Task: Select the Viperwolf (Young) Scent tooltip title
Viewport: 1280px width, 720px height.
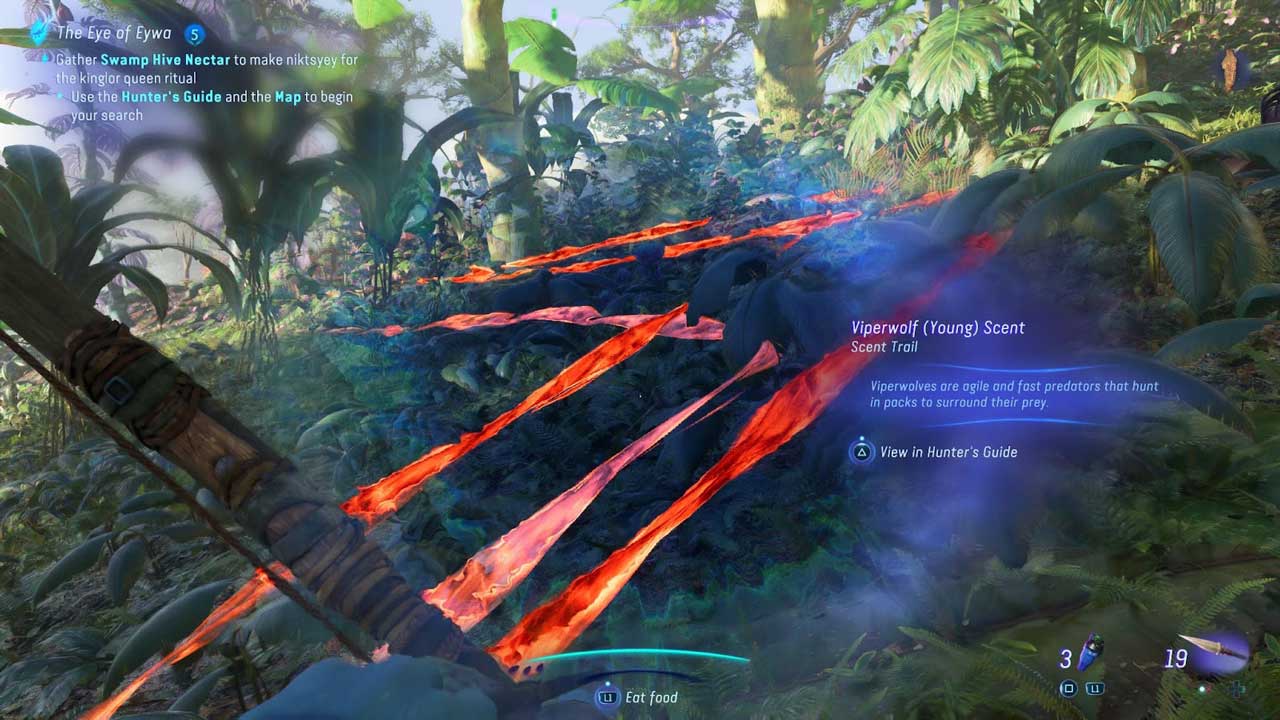Action: click(x=937, y=328)
